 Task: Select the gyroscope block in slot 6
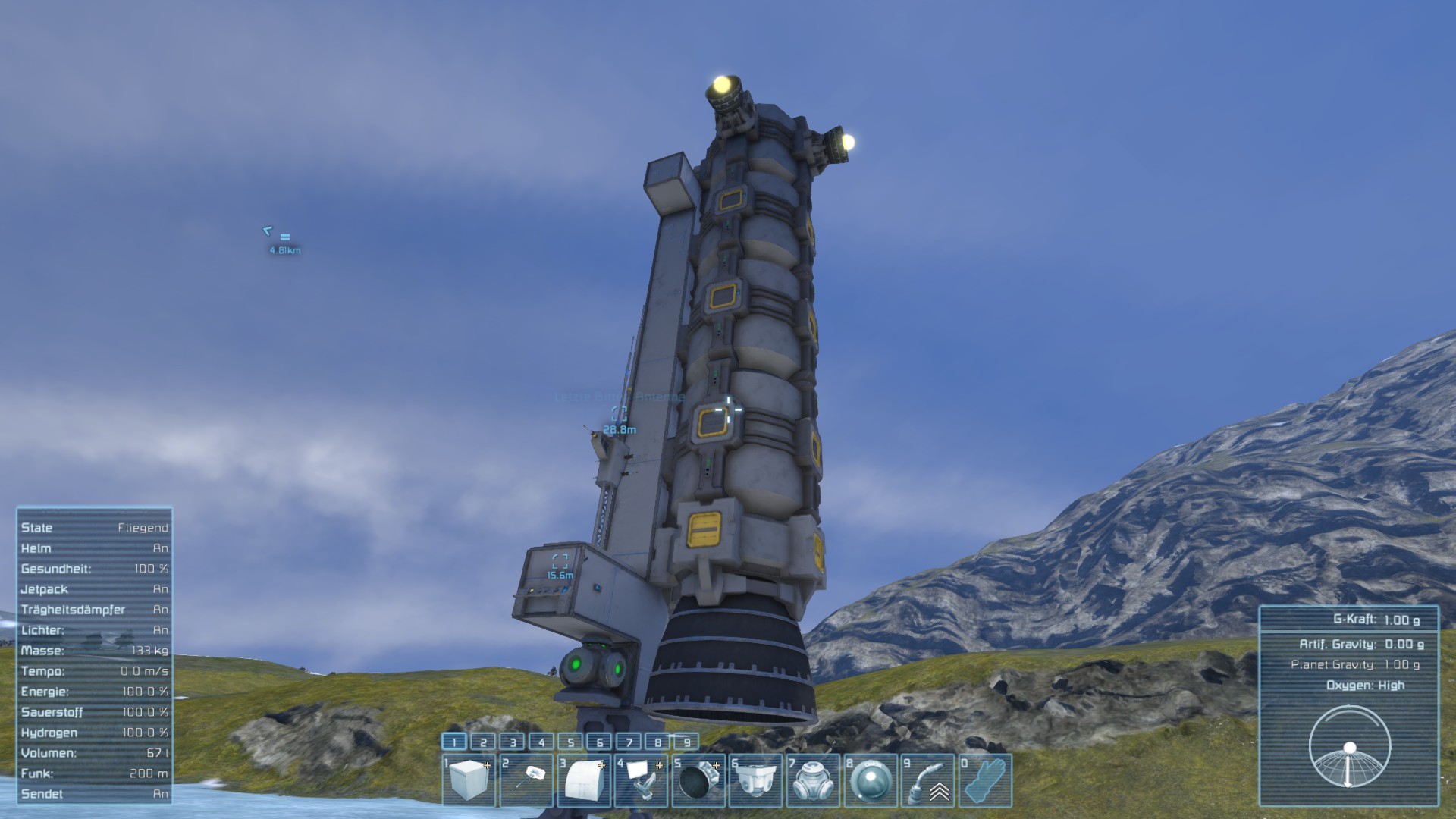point(756,780)
